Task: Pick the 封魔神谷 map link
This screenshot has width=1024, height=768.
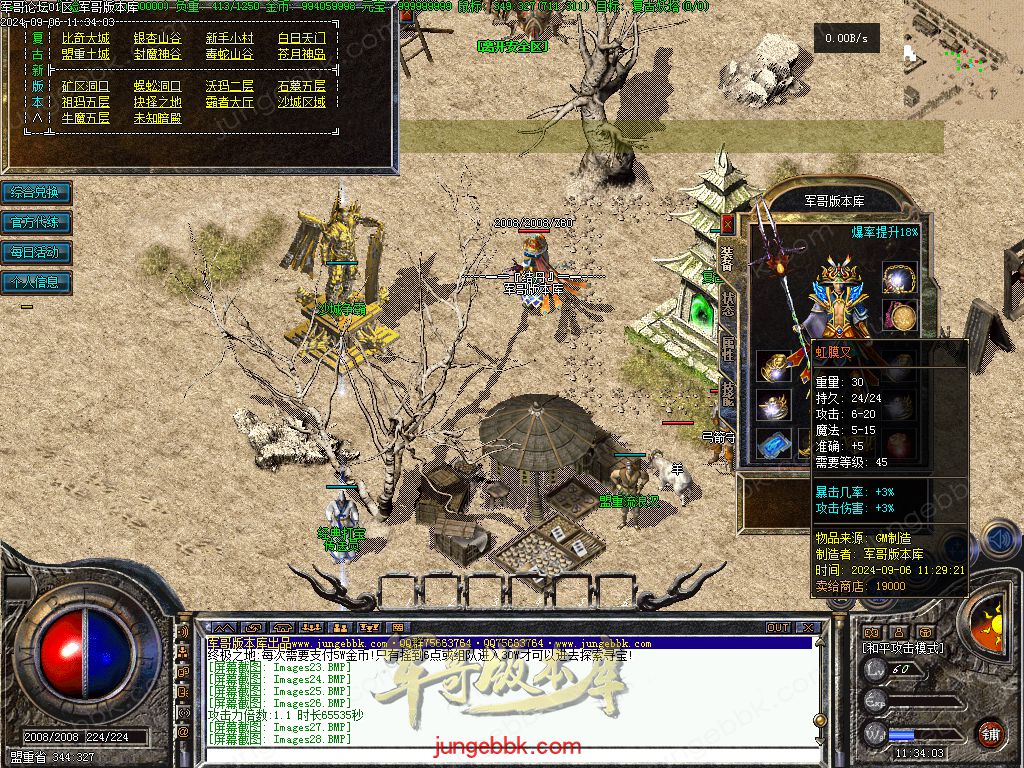Action: (x=158, y=54)
